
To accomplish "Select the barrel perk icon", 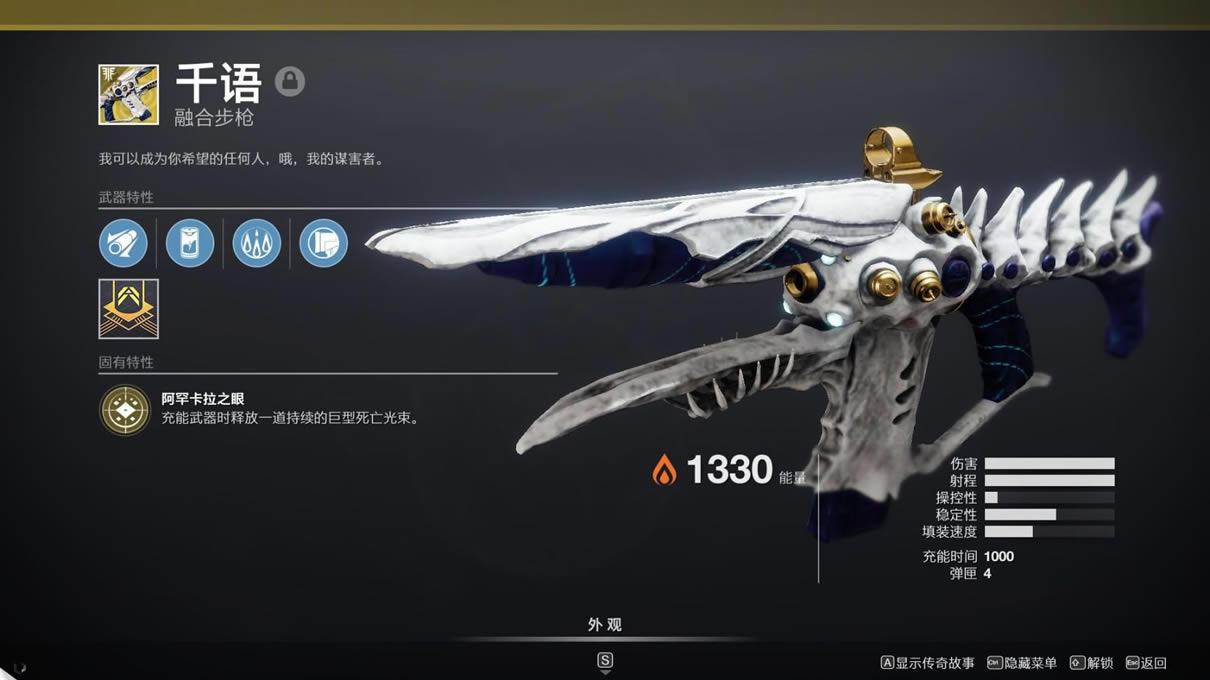I will 123,243.
